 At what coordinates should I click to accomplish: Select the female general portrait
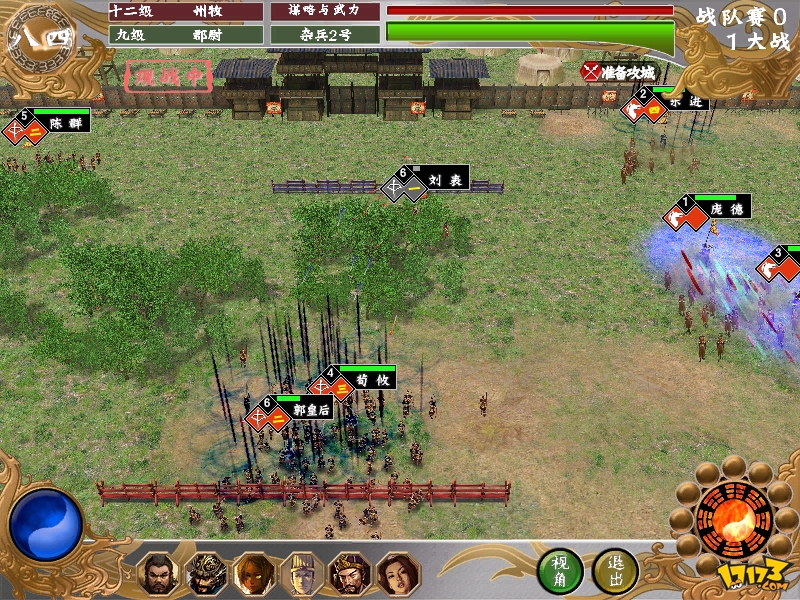pos(397,574)
